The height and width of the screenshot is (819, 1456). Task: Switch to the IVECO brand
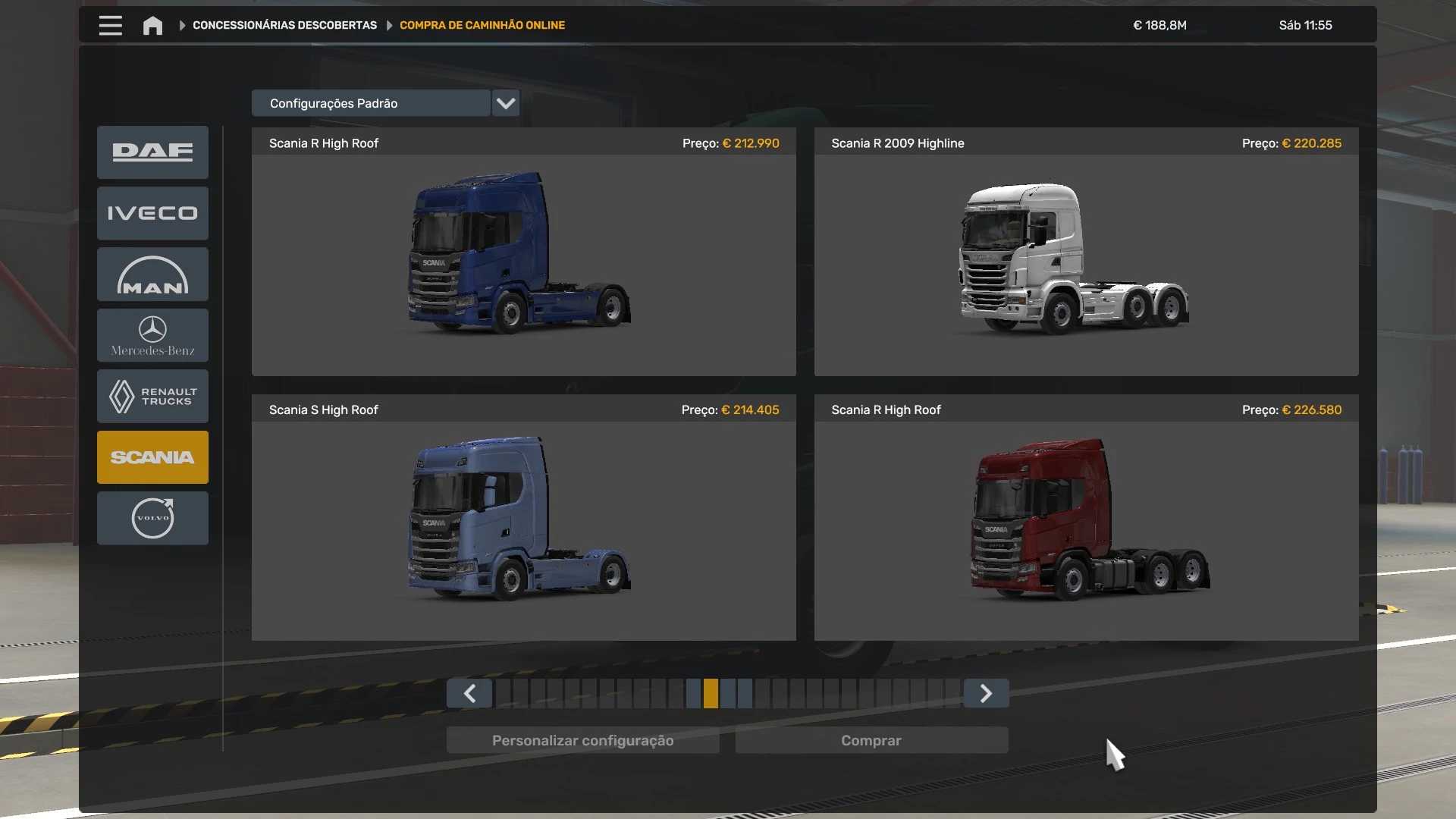(152, 213)
